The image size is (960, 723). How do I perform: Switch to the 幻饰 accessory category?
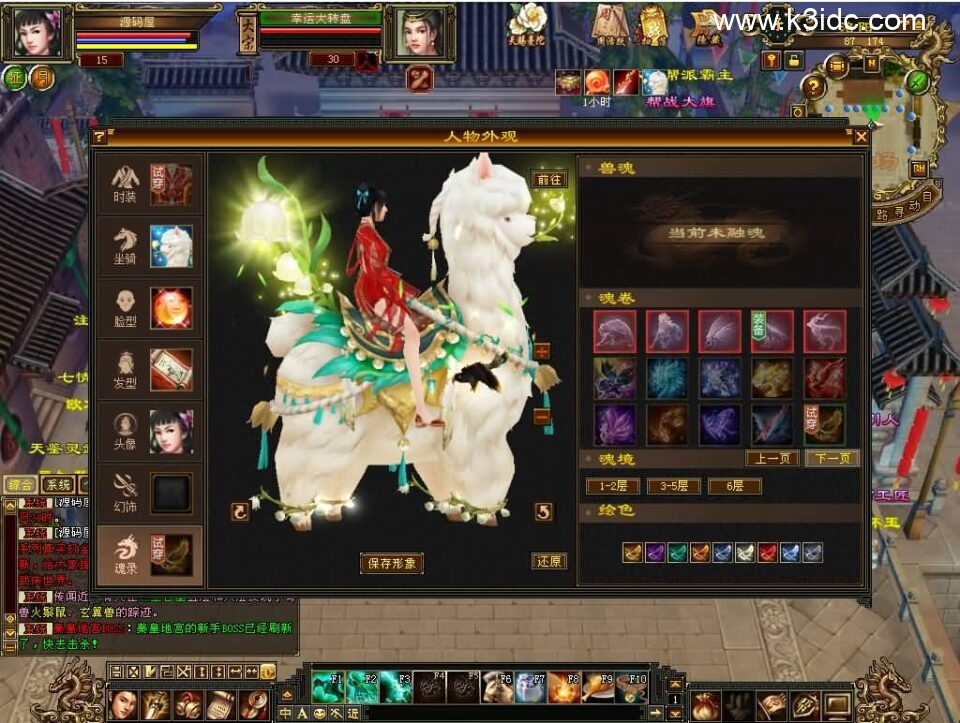click(x=152, y=493)
